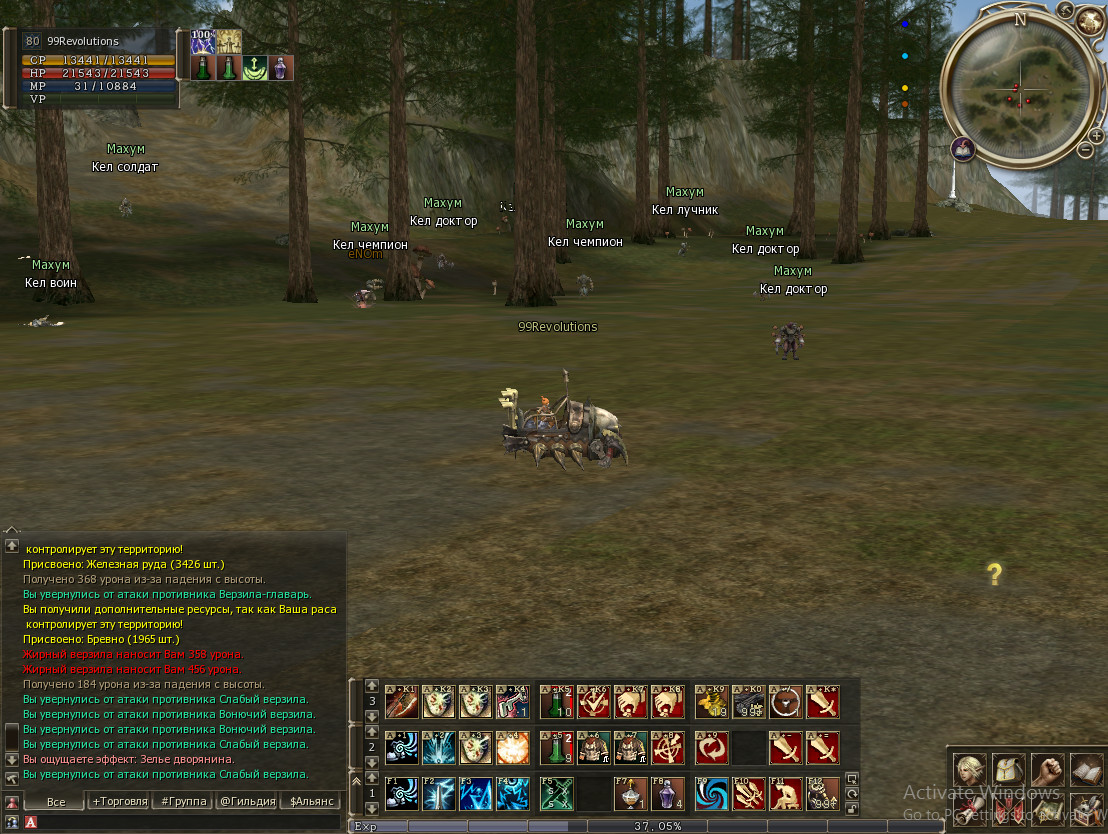Show the Все chat tab
The image size is (1108, 834).
(x=56, y=801)
